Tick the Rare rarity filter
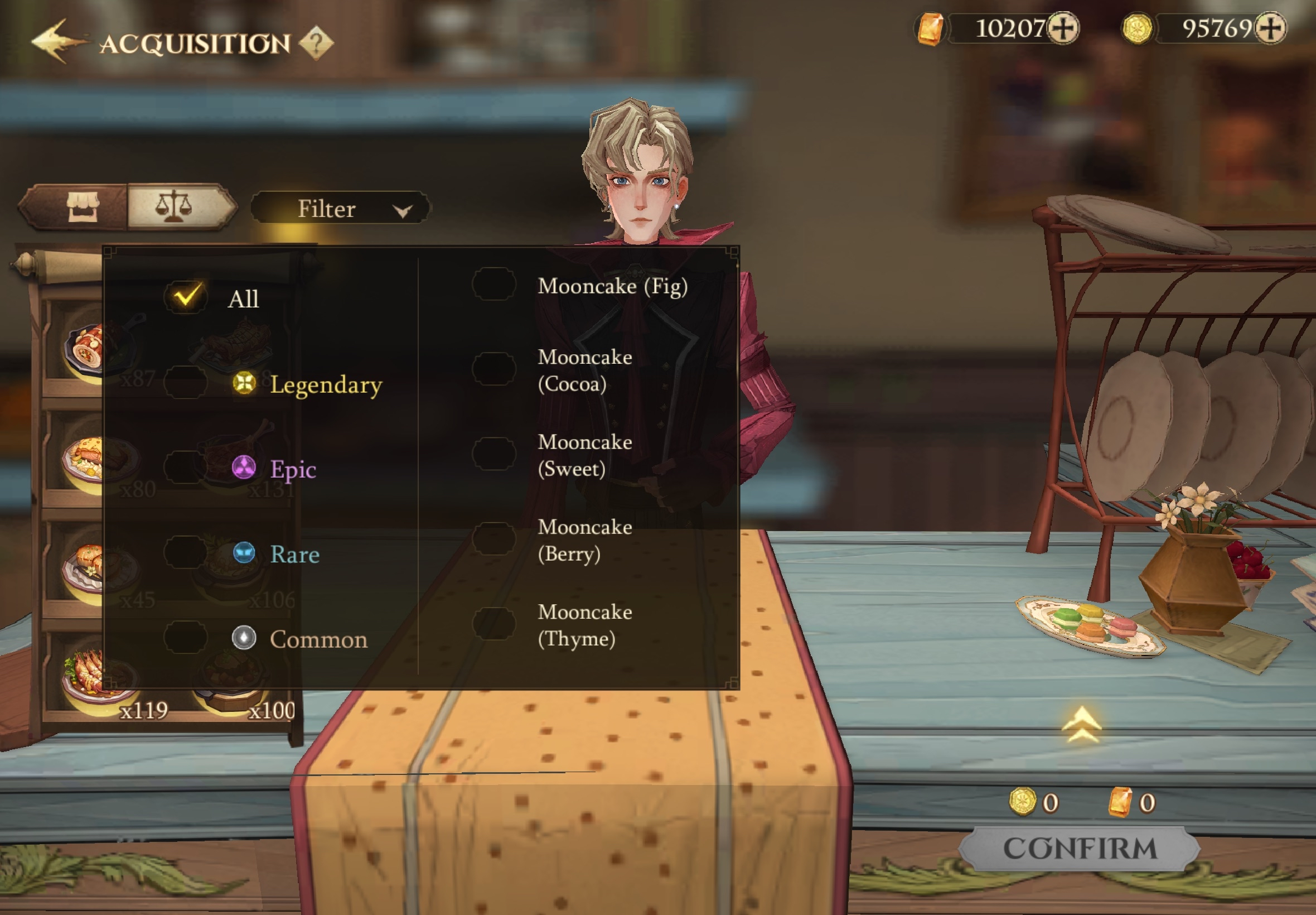This screenshot has height=915, width=1316. (x=186, y=553)
